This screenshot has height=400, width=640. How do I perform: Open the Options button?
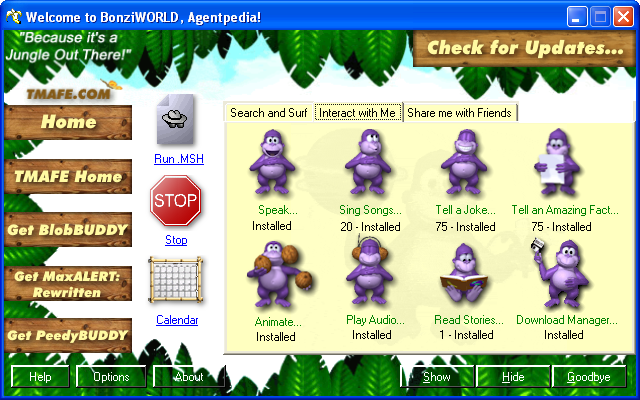111,377
